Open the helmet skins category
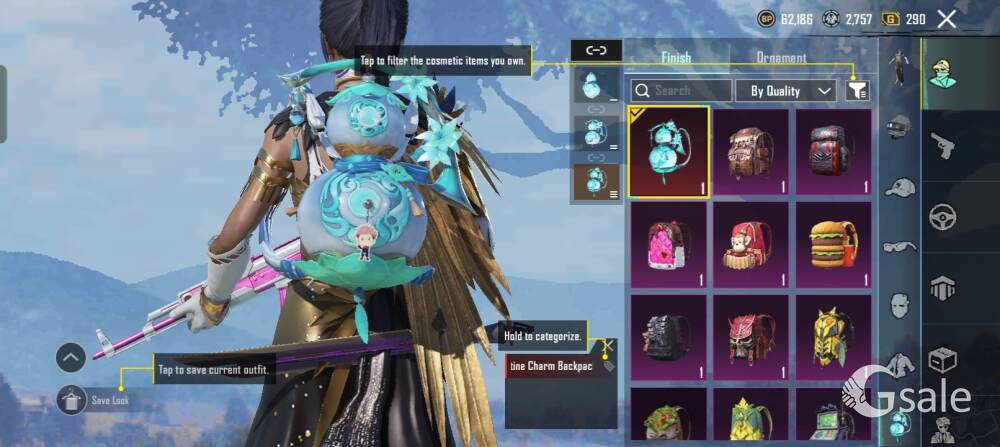Image resolution: width=1000 pixels, height=447 pixels. pos(899,128)
